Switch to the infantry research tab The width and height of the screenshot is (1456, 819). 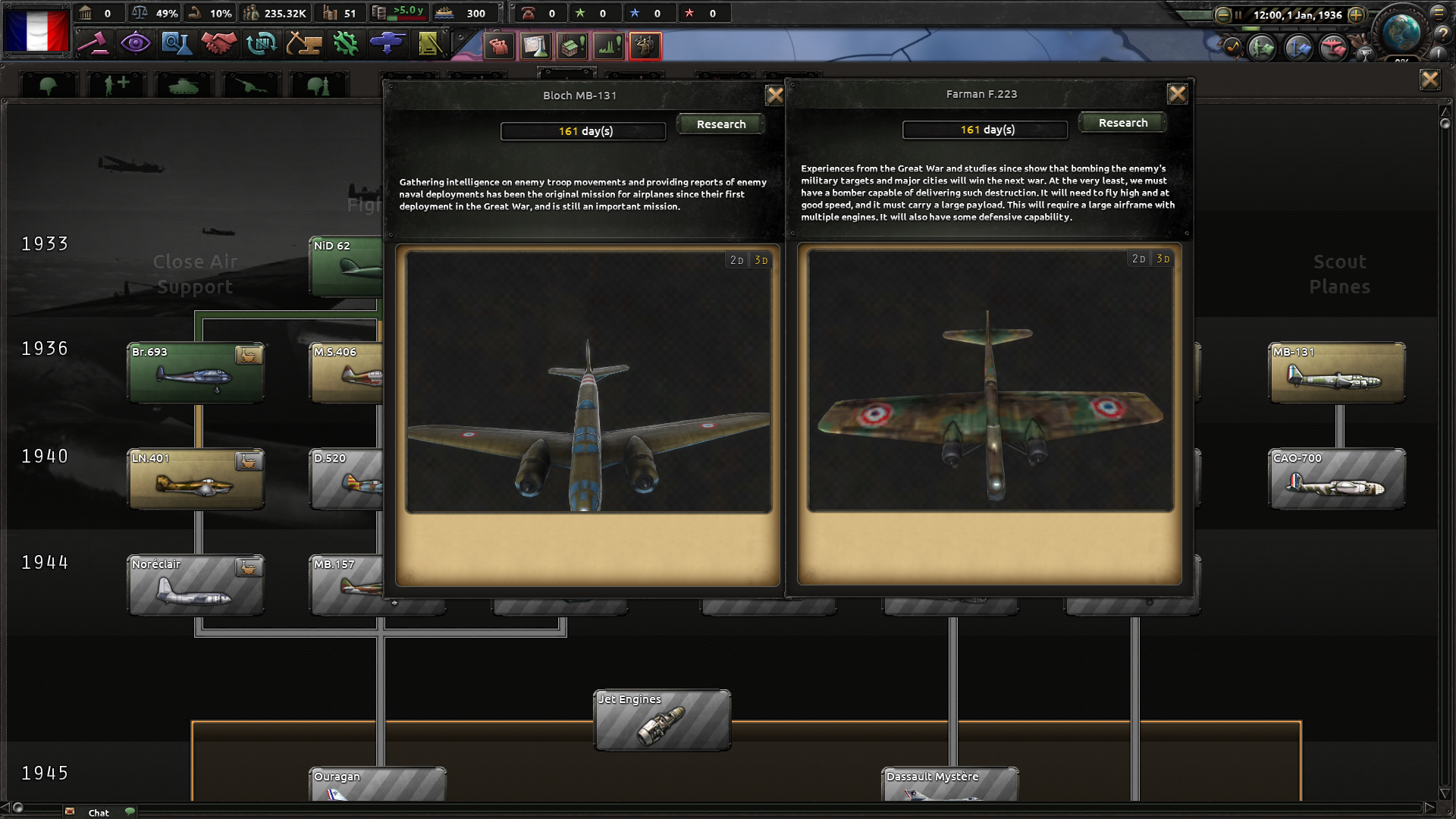pos(48,83)
